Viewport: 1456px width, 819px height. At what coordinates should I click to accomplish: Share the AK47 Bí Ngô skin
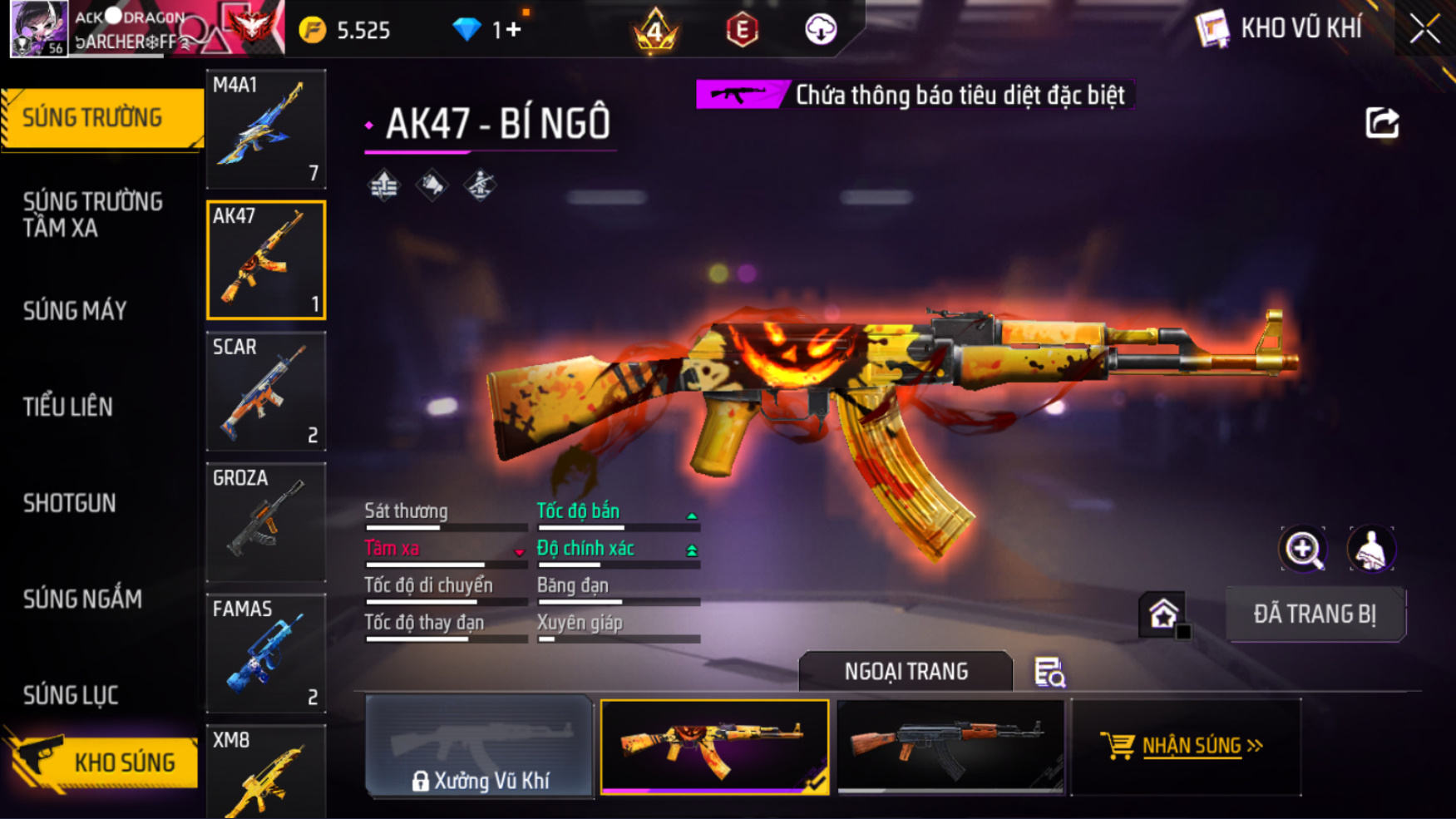tap(1382, 123)
